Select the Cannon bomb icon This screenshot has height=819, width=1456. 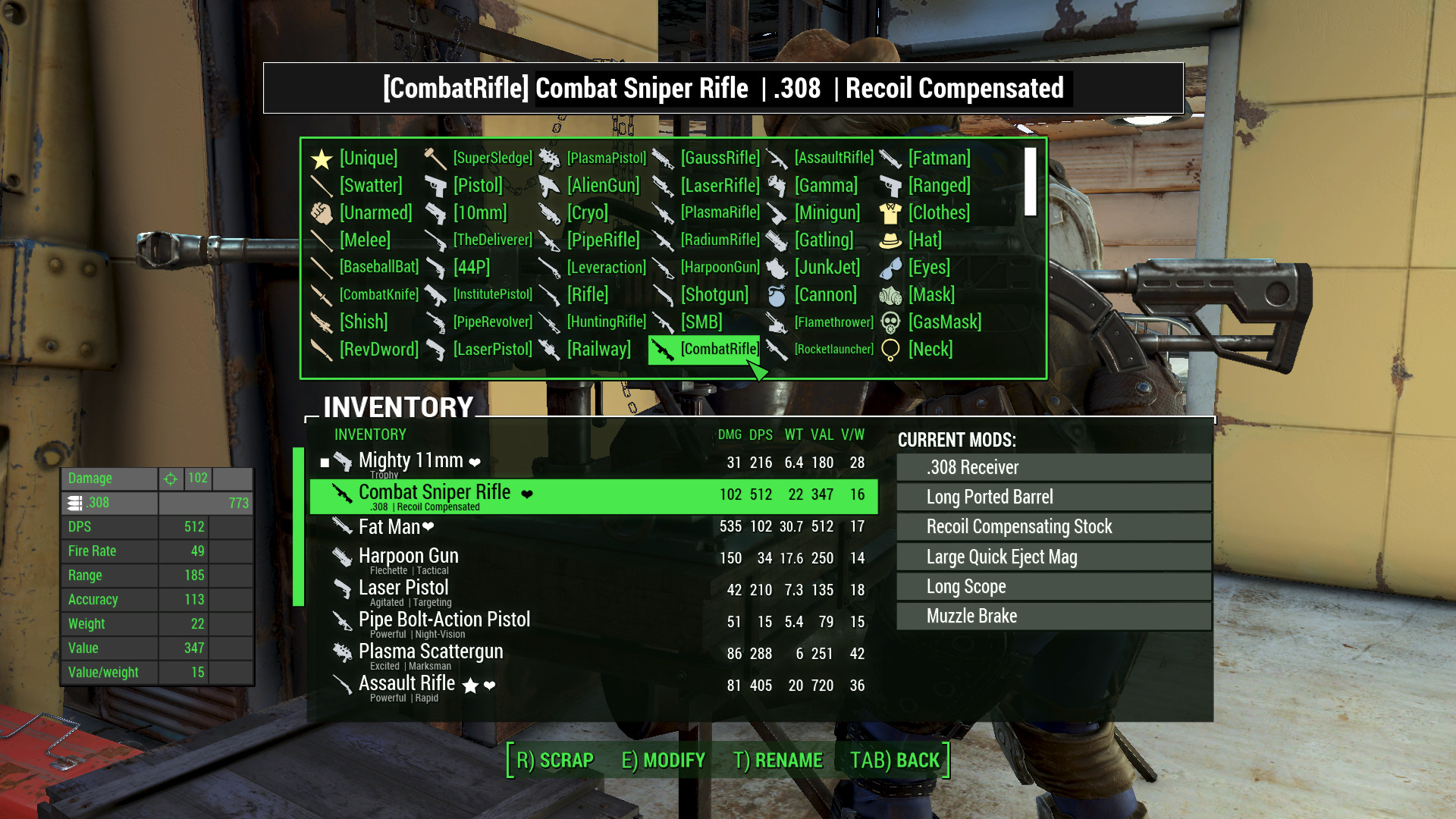(777, 295)
